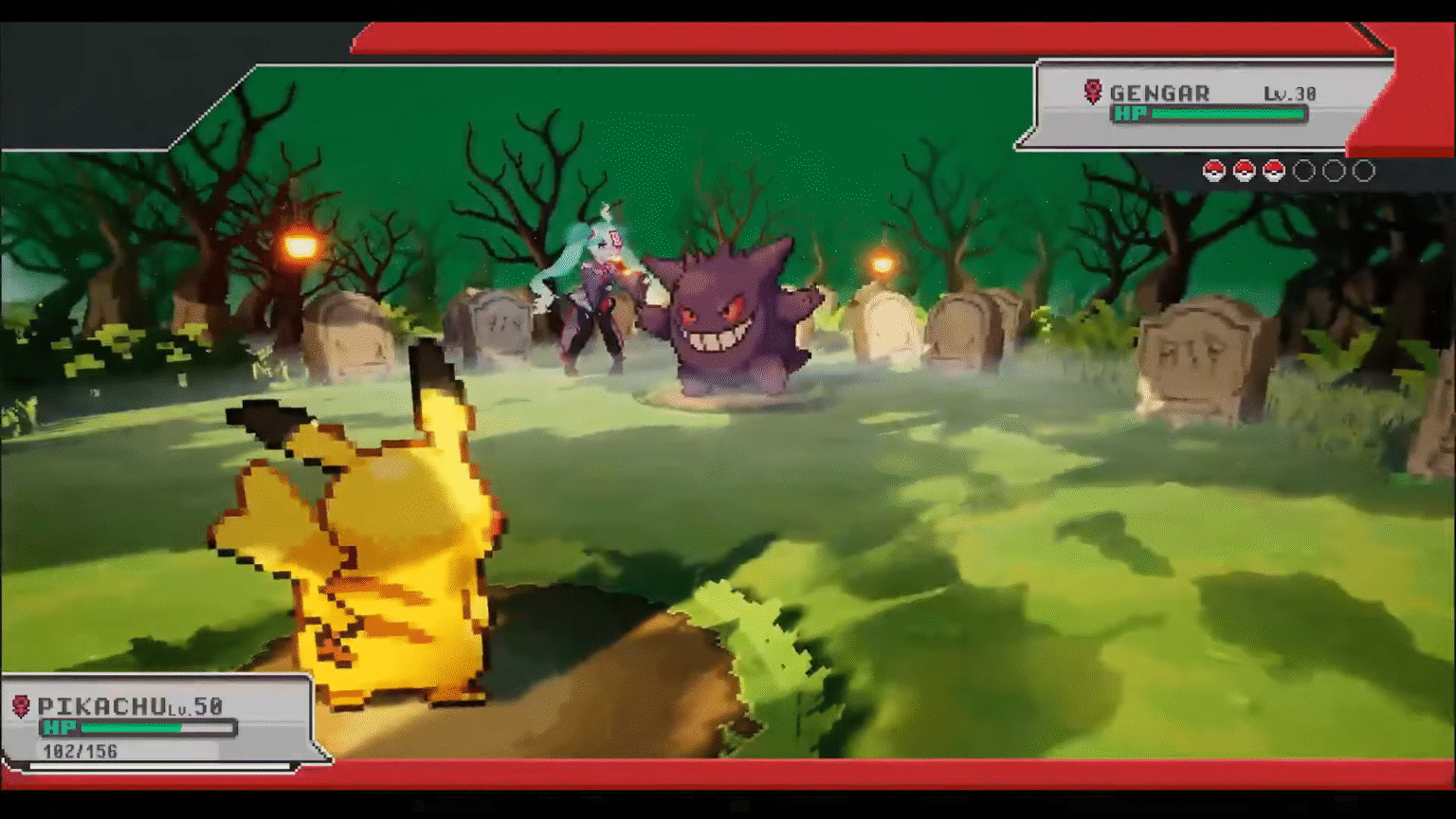Viewport: 1456px width, 819px height.
Task: Select the third filled Pokéball icon
Action: click(1274, 171)
